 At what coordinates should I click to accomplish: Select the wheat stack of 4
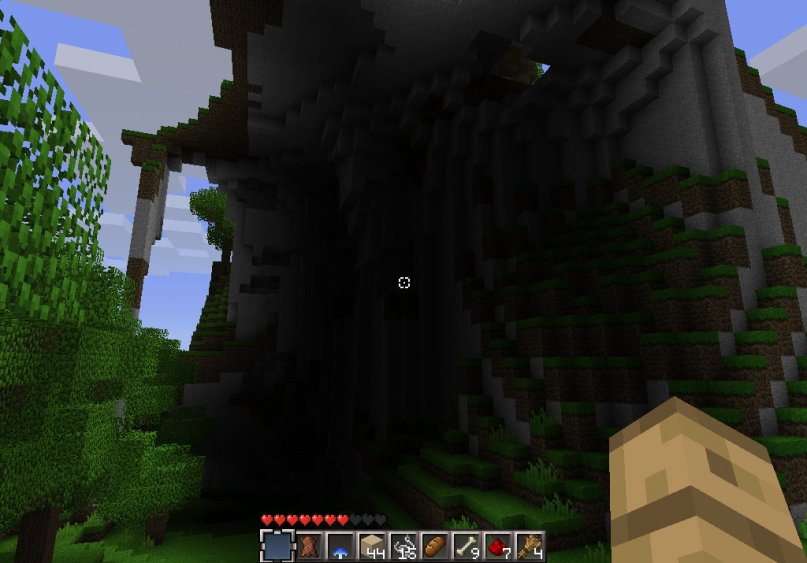coord(528,546)
